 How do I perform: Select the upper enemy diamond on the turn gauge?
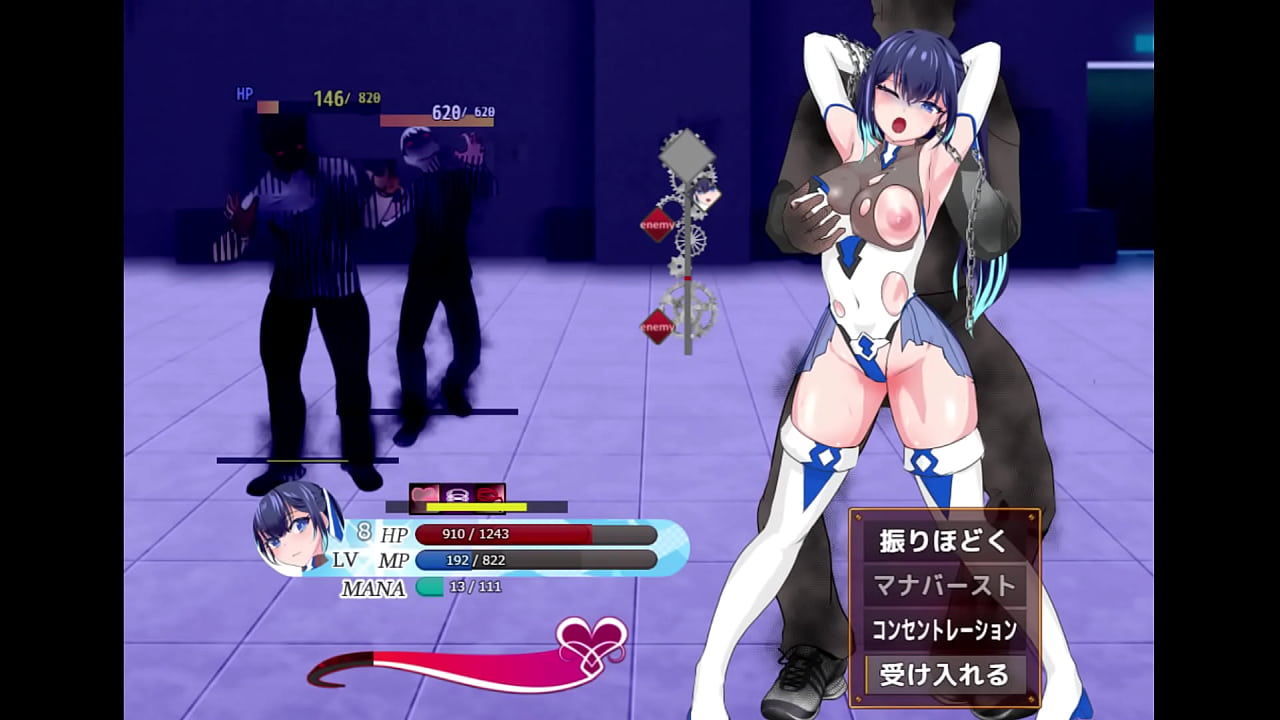coord(658,225)
